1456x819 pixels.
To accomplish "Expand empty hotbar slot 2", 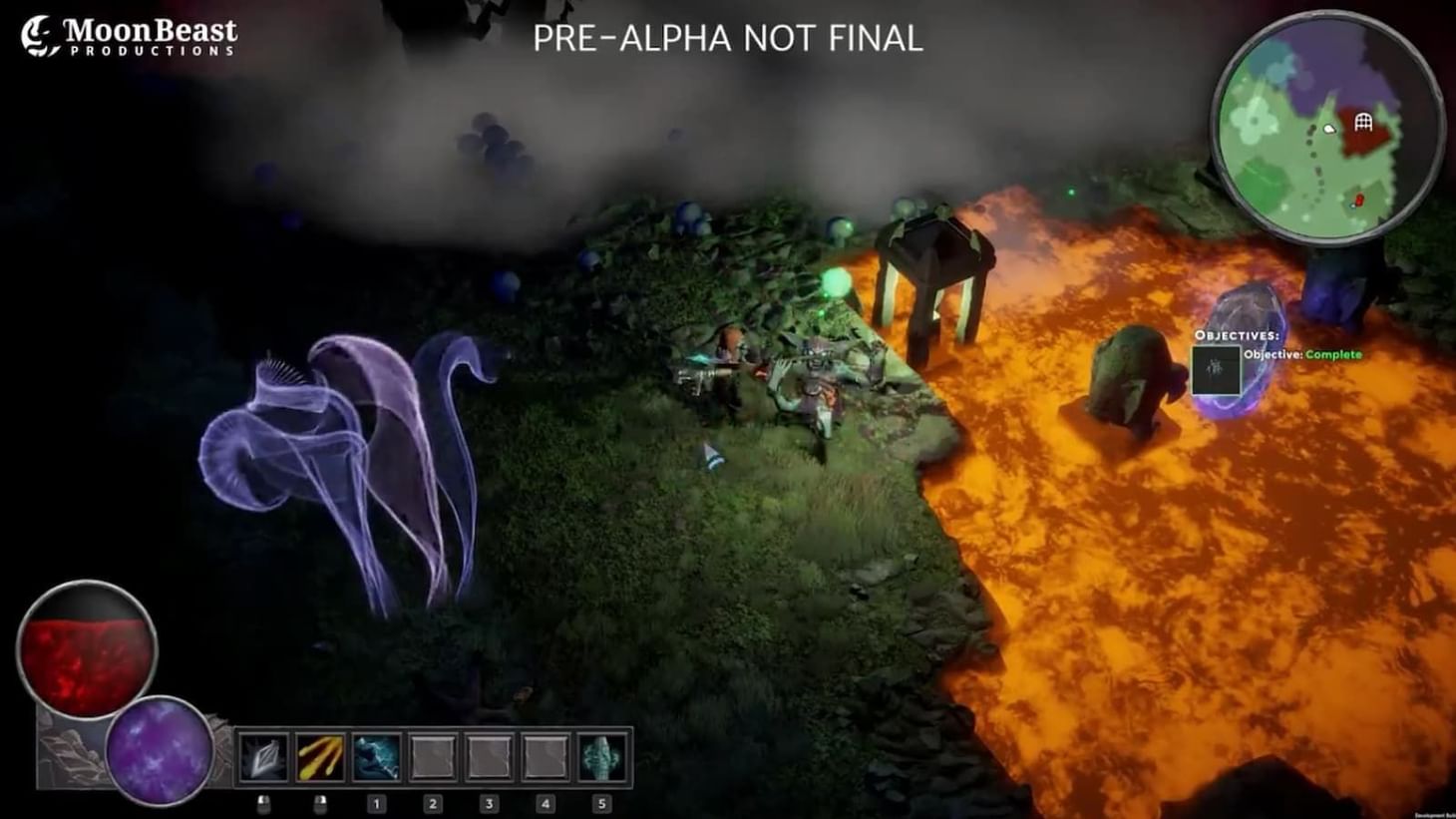I will click(433, 756).
